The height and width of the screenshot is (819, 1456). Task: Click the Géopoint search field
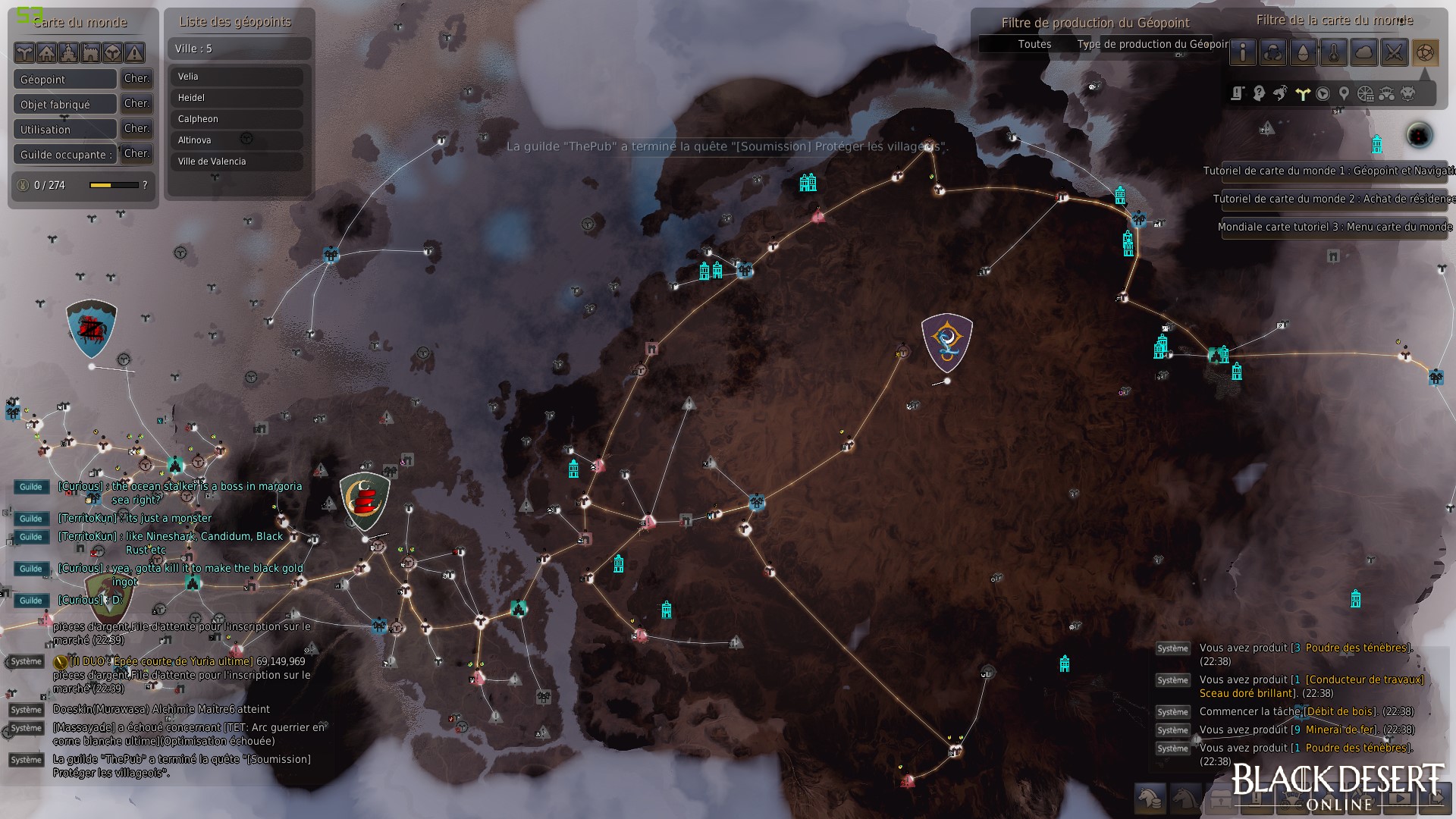[65, 80]
